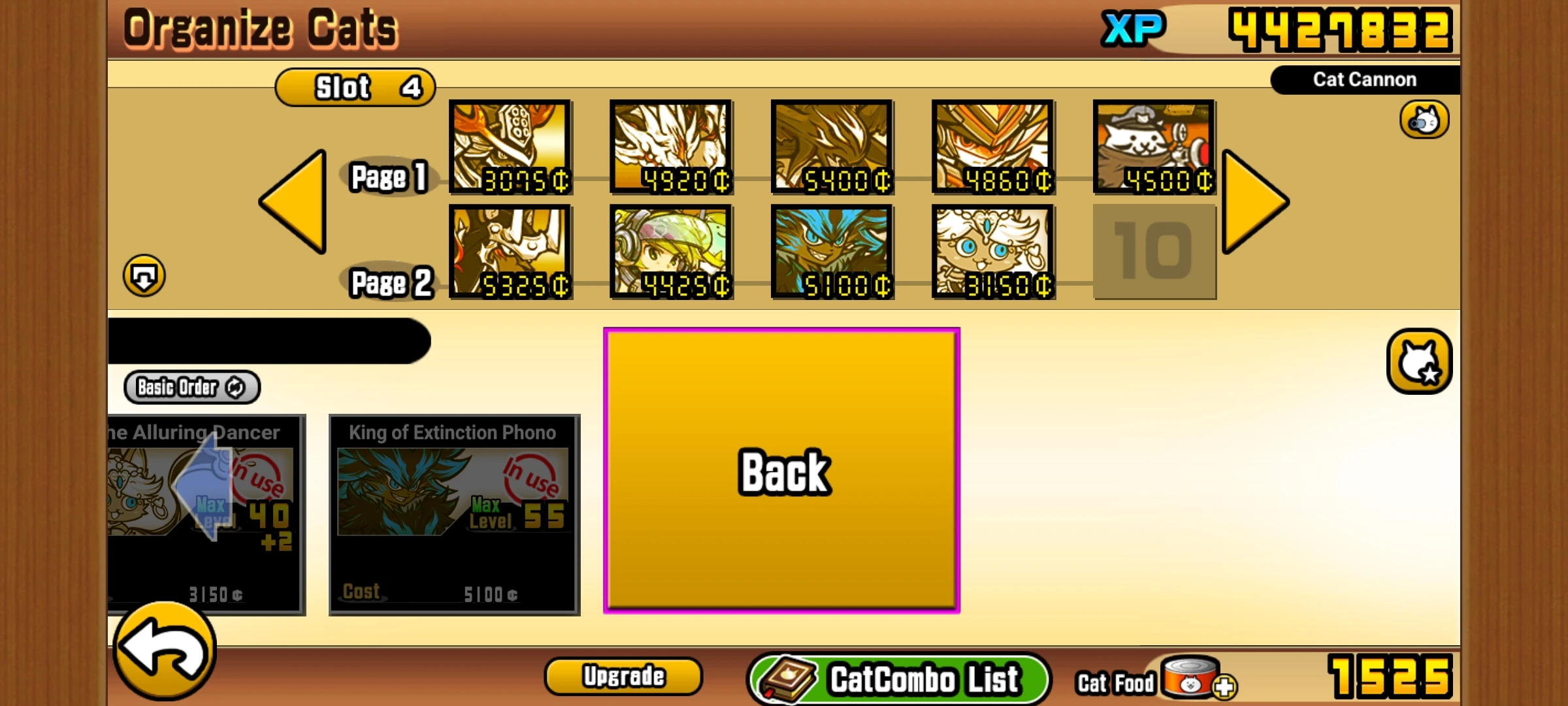
Task: Select the Gunslinger Cat thumbnail costing 4500¢
Action: point(1153,147)
